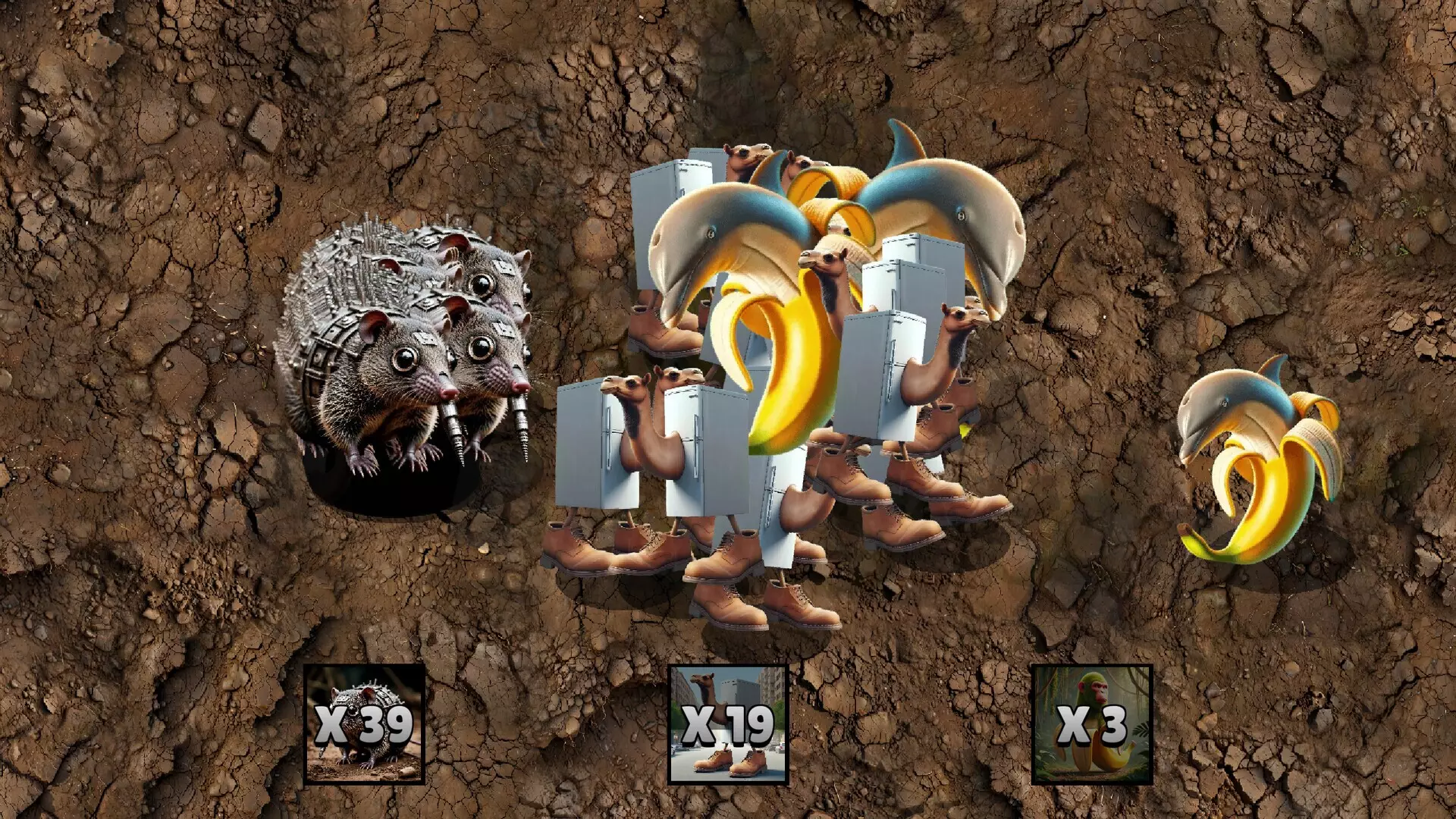Click the x19 label text

click(x=728, y=724)
